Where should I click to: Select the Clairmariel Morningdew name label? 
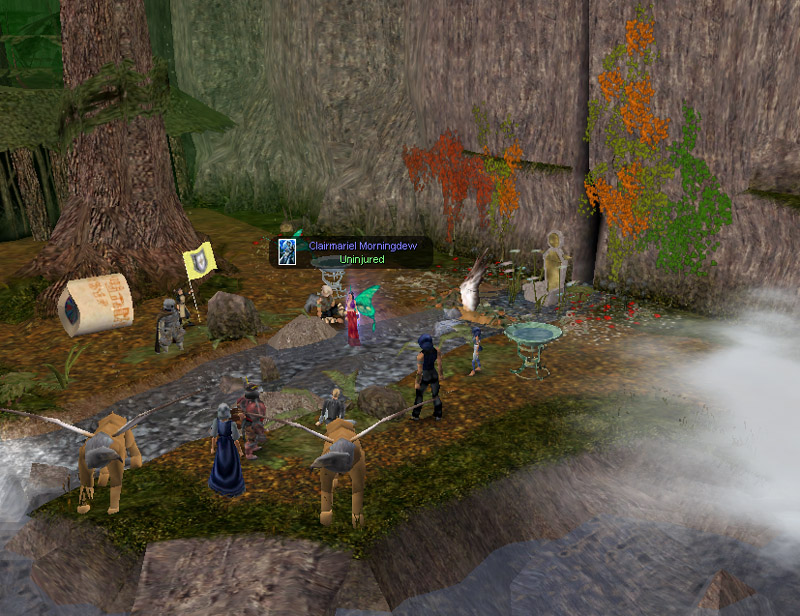pos(367,245)
